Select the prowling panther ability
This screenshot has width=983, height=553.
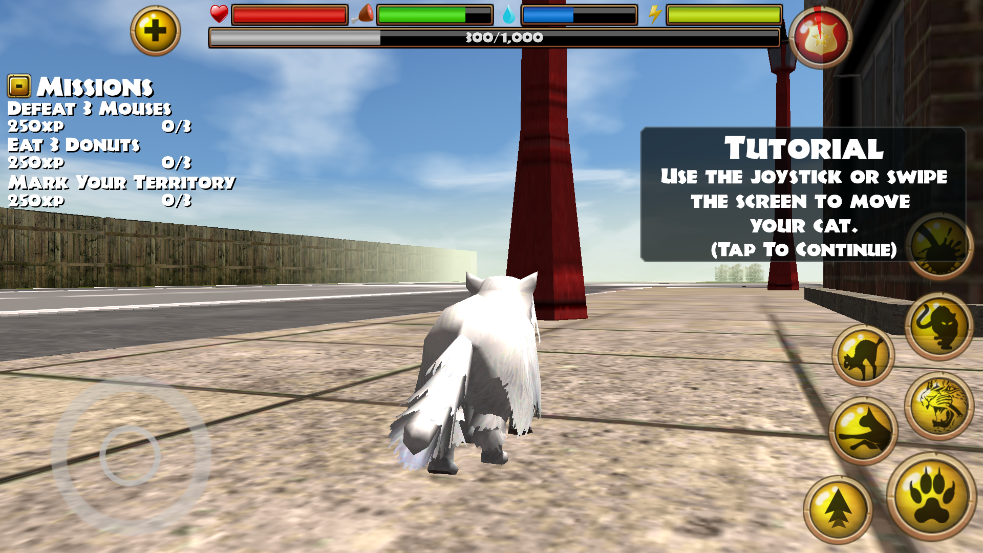(939, 327)
